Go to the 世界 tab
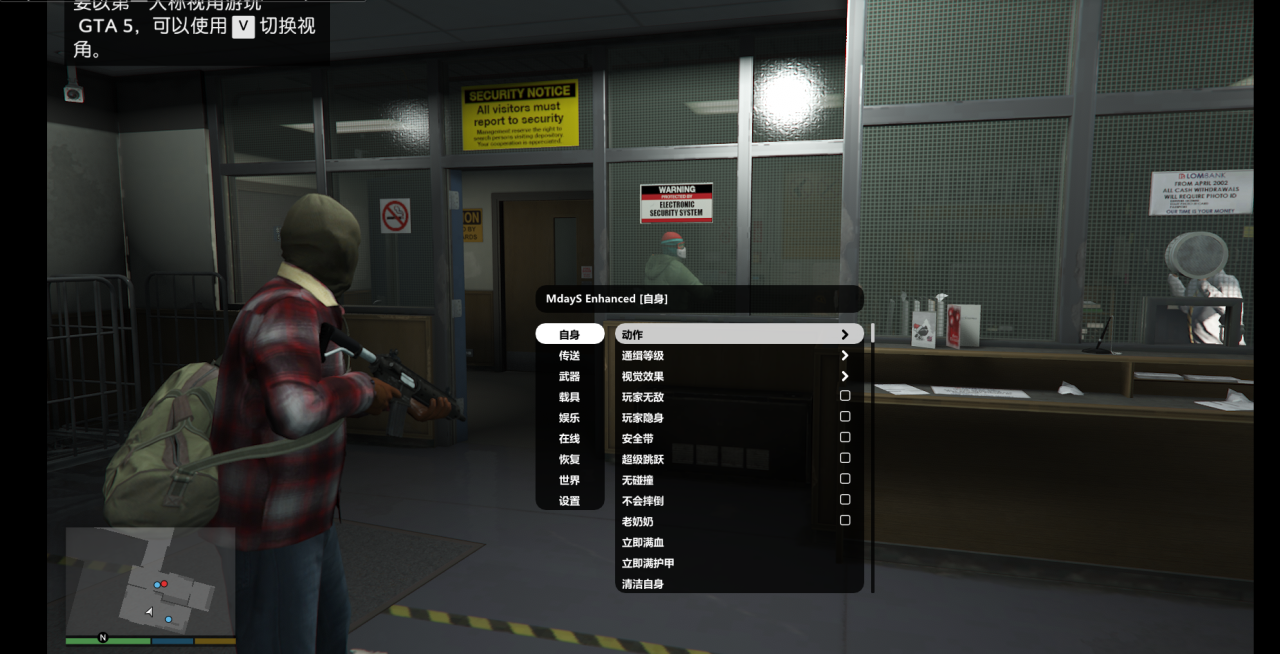Screen dimensions: 1280x654 569,480
